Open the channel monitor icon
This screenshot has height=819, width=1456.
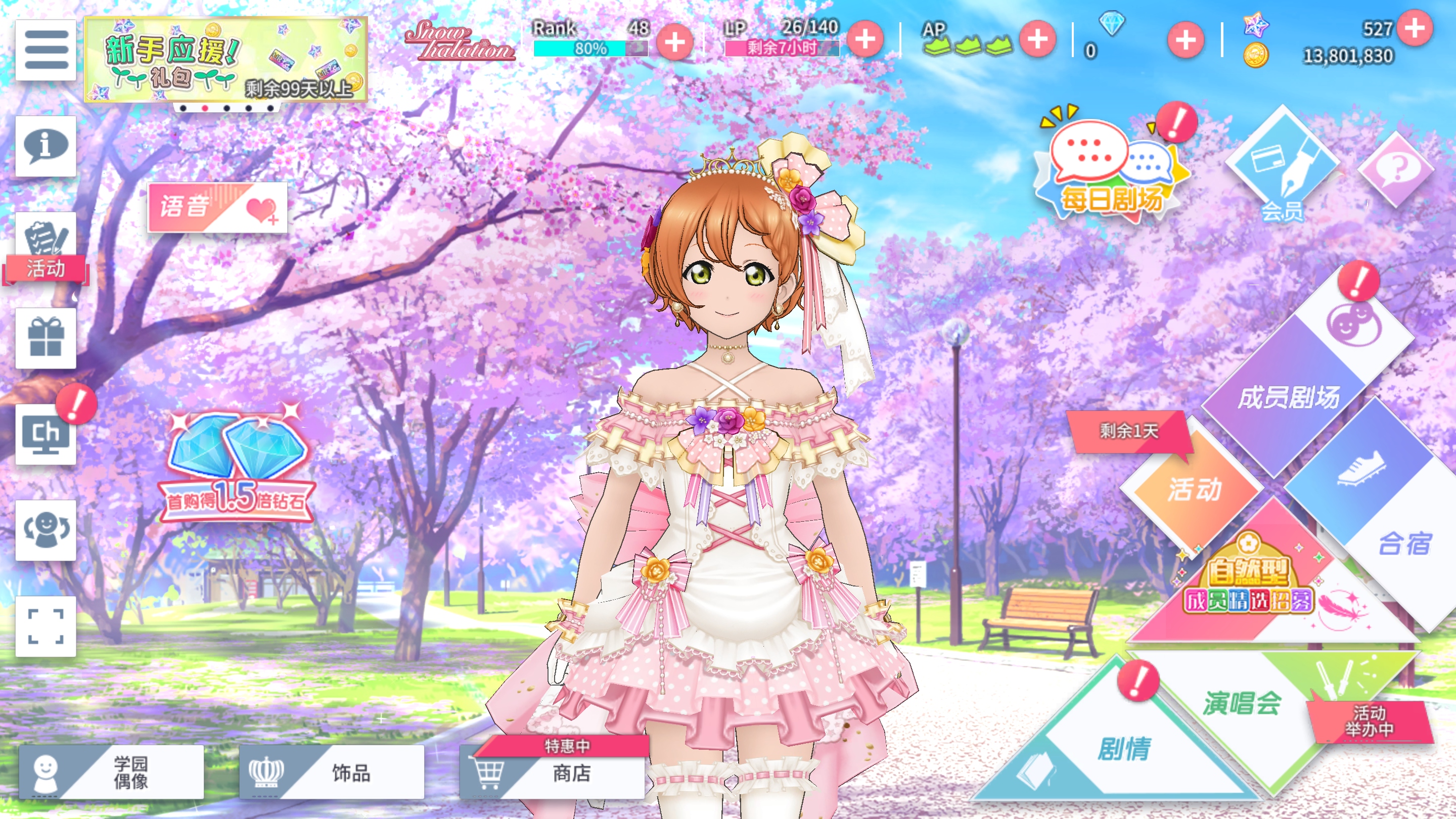(46, 434)
